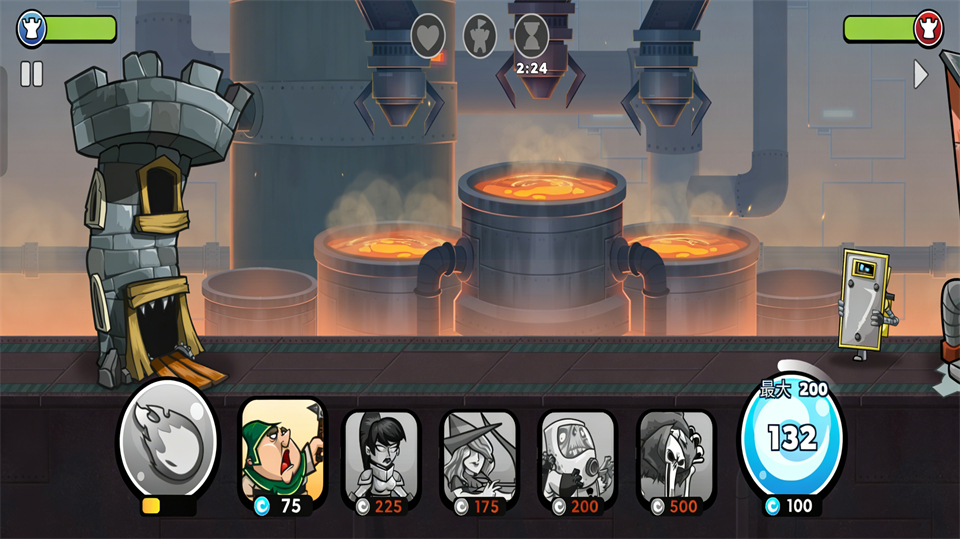Click the broken tower objective icon
The image size is (960, 539).
point(480,36)
